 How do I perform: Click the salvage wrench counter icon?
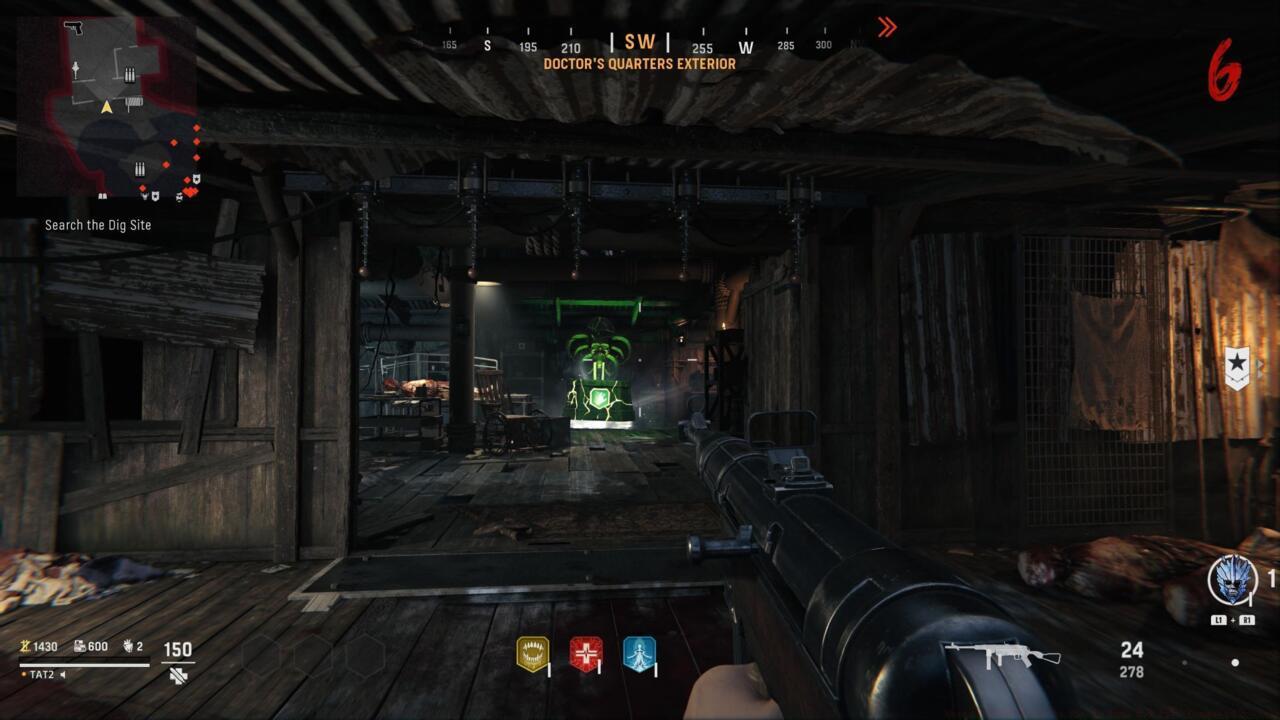click(x=80, y=647)
